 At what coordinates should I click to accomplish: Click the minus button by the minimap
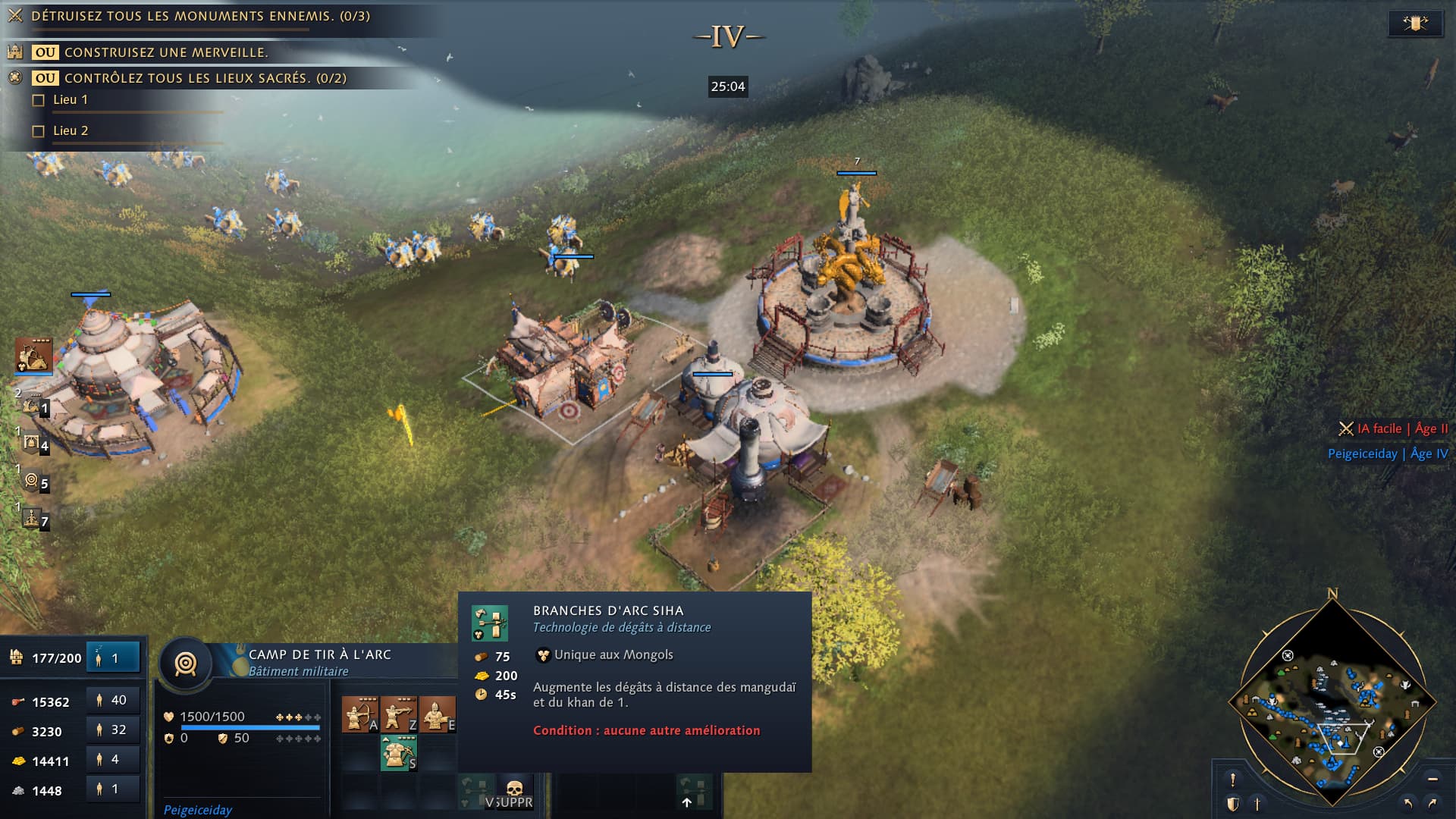pyautogui.click(x=1432, y=779)
